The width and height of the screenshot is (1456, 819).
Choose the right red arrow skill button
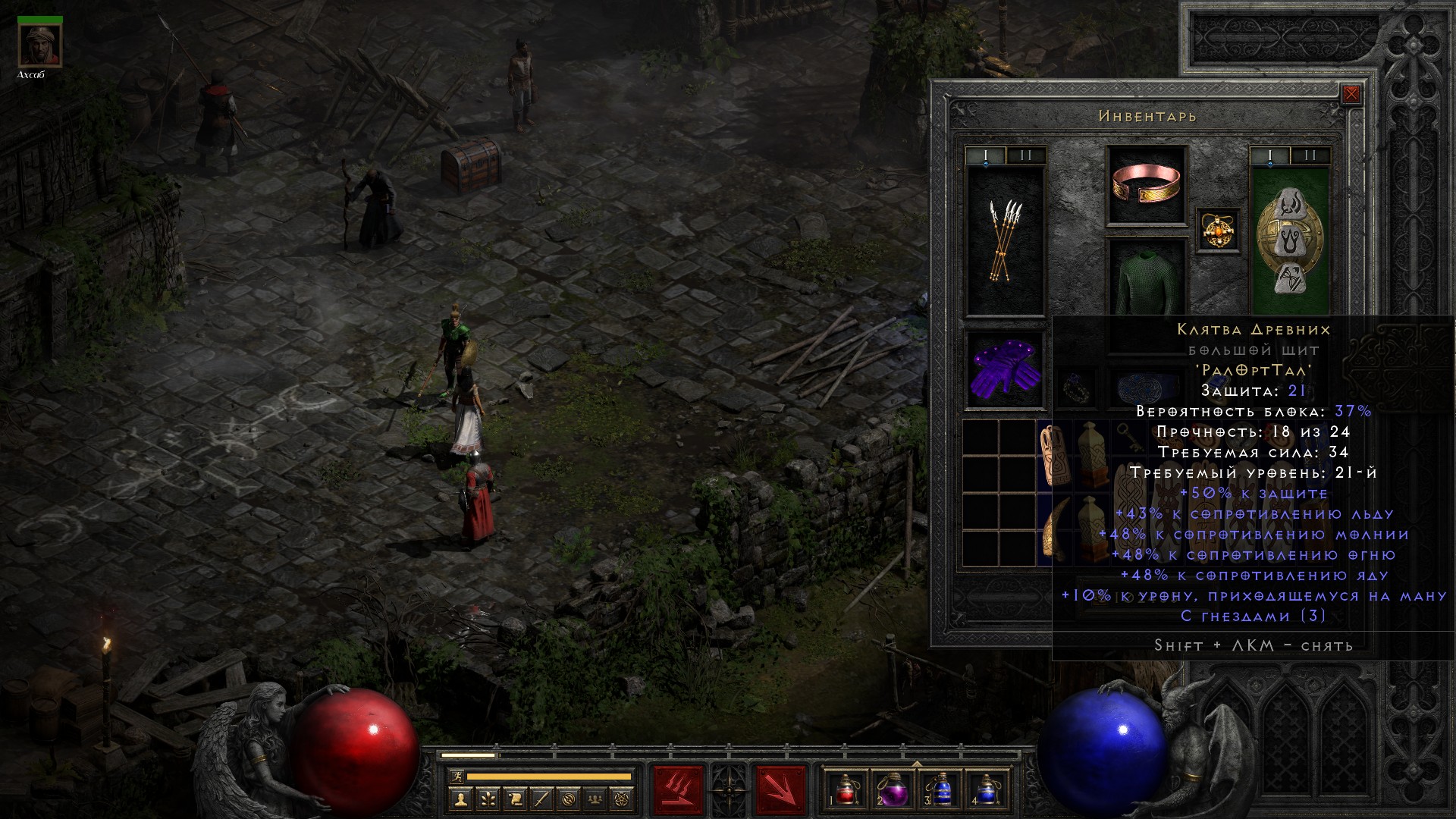coord(780,790)
